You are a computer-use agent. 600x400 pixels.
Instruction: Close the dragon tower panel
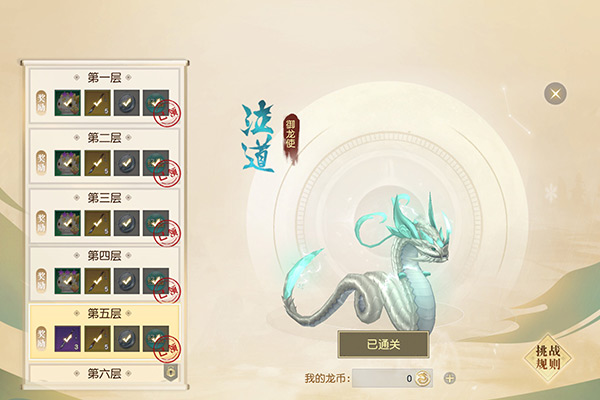tap(555, 94)
